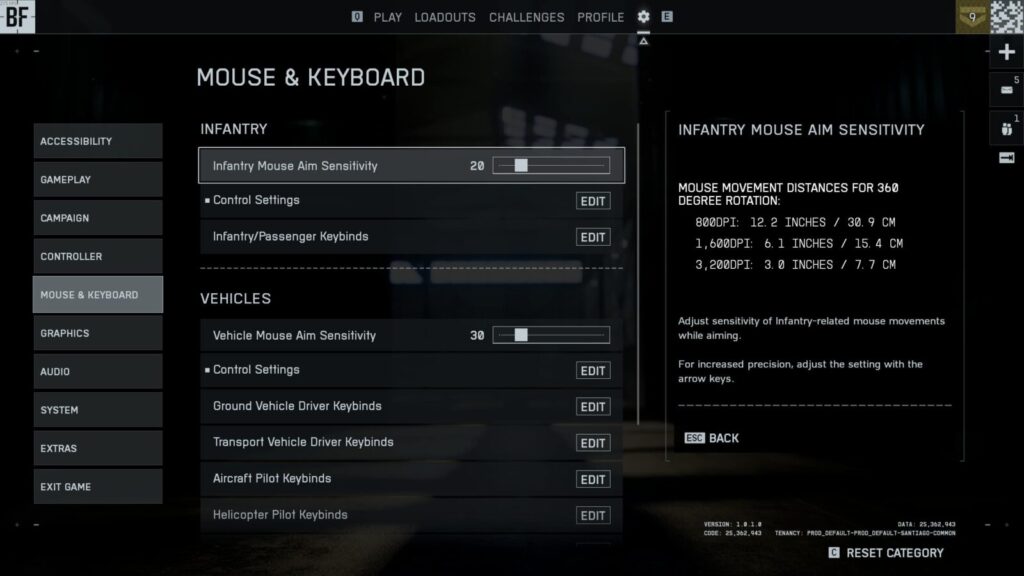Edit Transport Vehicle Driver Keybinds
Image resolution: width=1024 pixels, height=576 pixels.
click(x=593, y=443)
